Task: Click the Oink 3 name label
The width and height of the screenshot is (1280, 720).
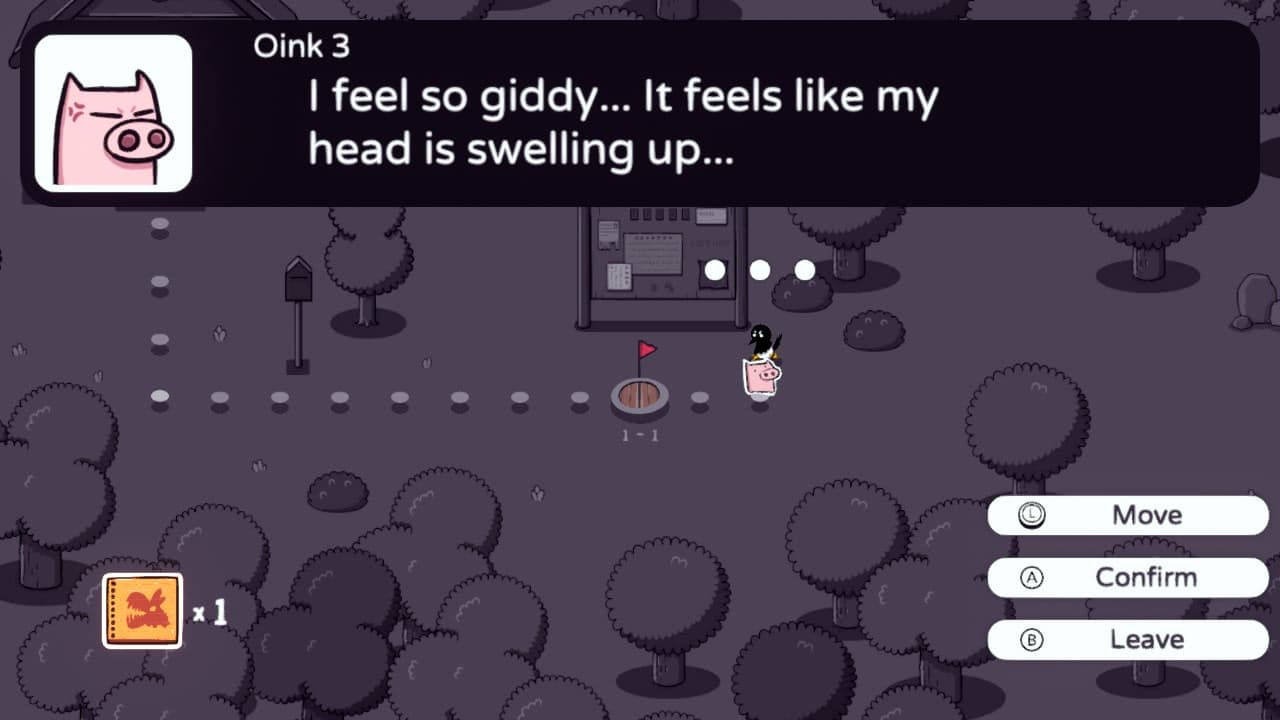Action: pyautogui.click(x=300, y=45)
